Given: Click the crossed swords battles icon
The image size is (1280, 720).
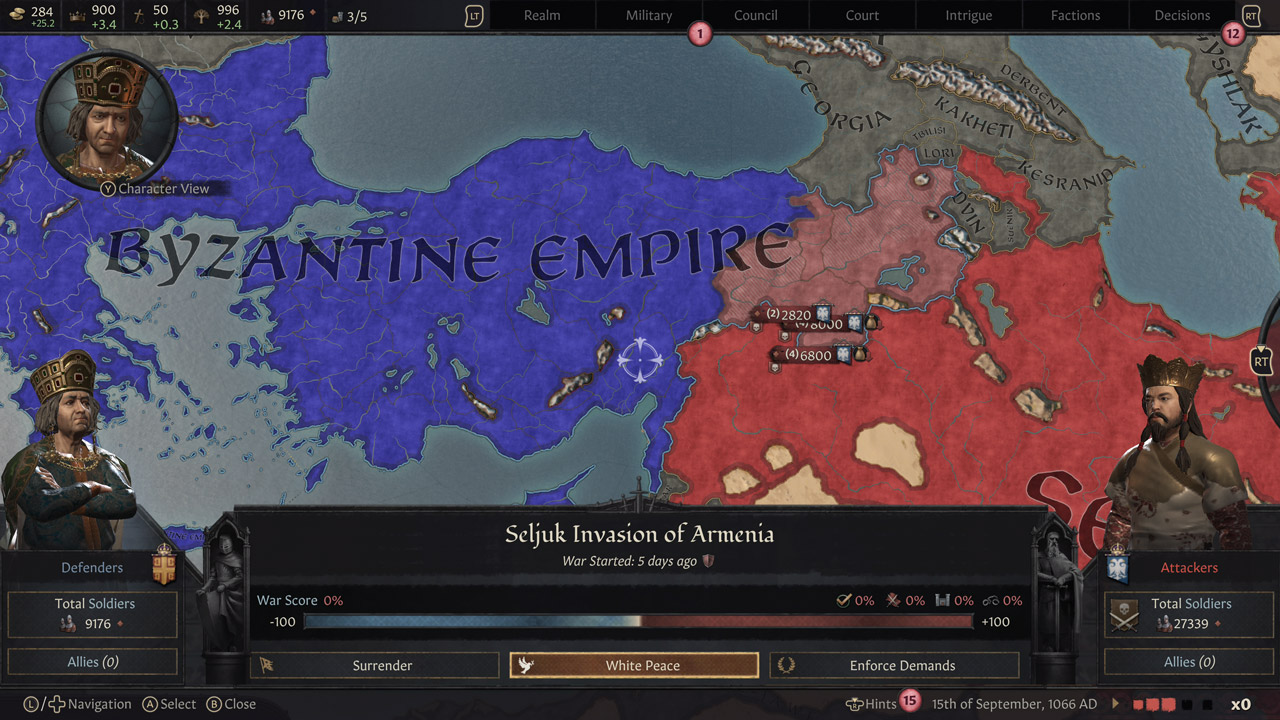Looking at the screenshot, I should point(895,601).
